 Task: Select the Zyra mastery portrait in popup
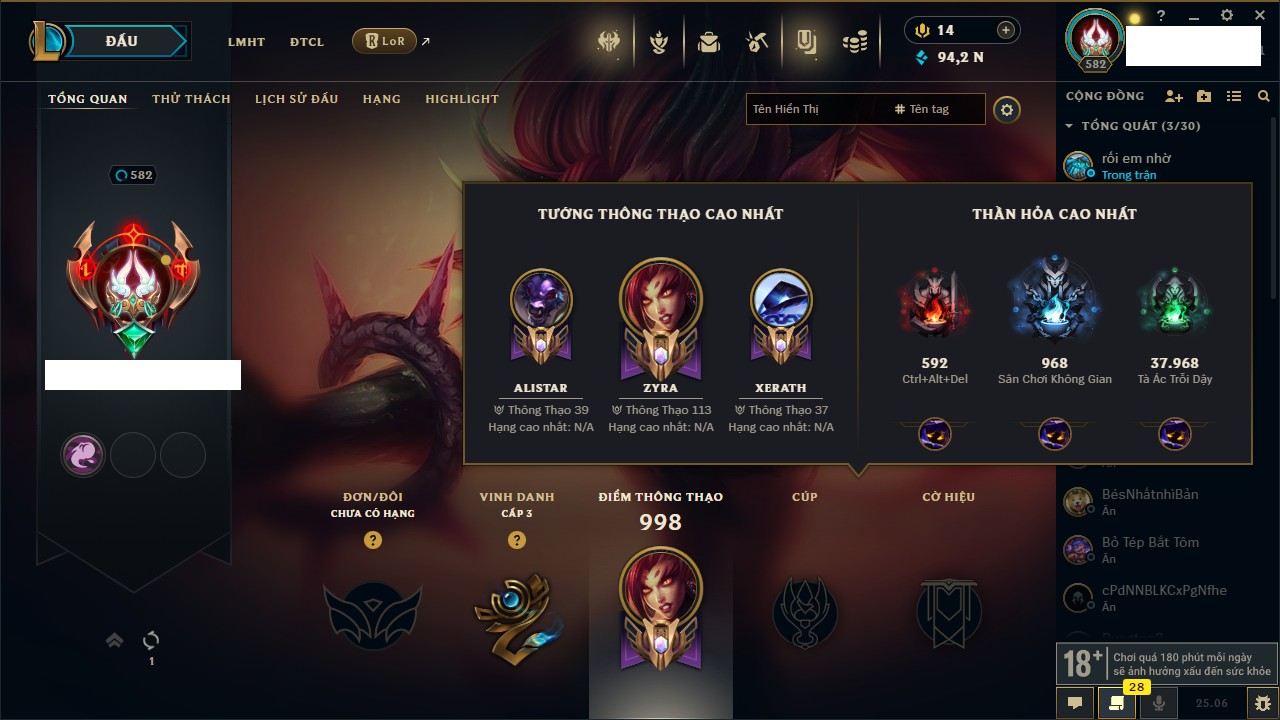click(x=660, y=300)
